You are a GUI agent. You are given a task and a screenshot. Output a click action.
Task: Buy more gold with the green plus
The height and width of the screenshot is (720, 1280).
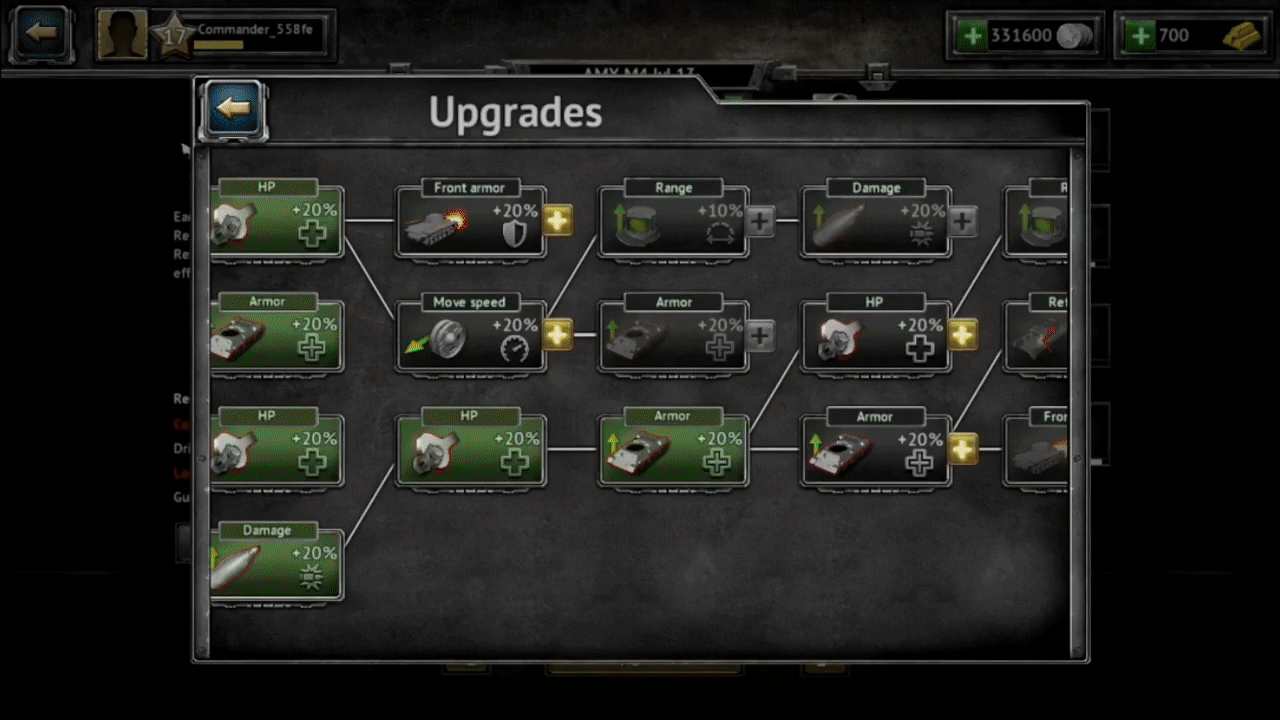click(x=1138, y=36)
